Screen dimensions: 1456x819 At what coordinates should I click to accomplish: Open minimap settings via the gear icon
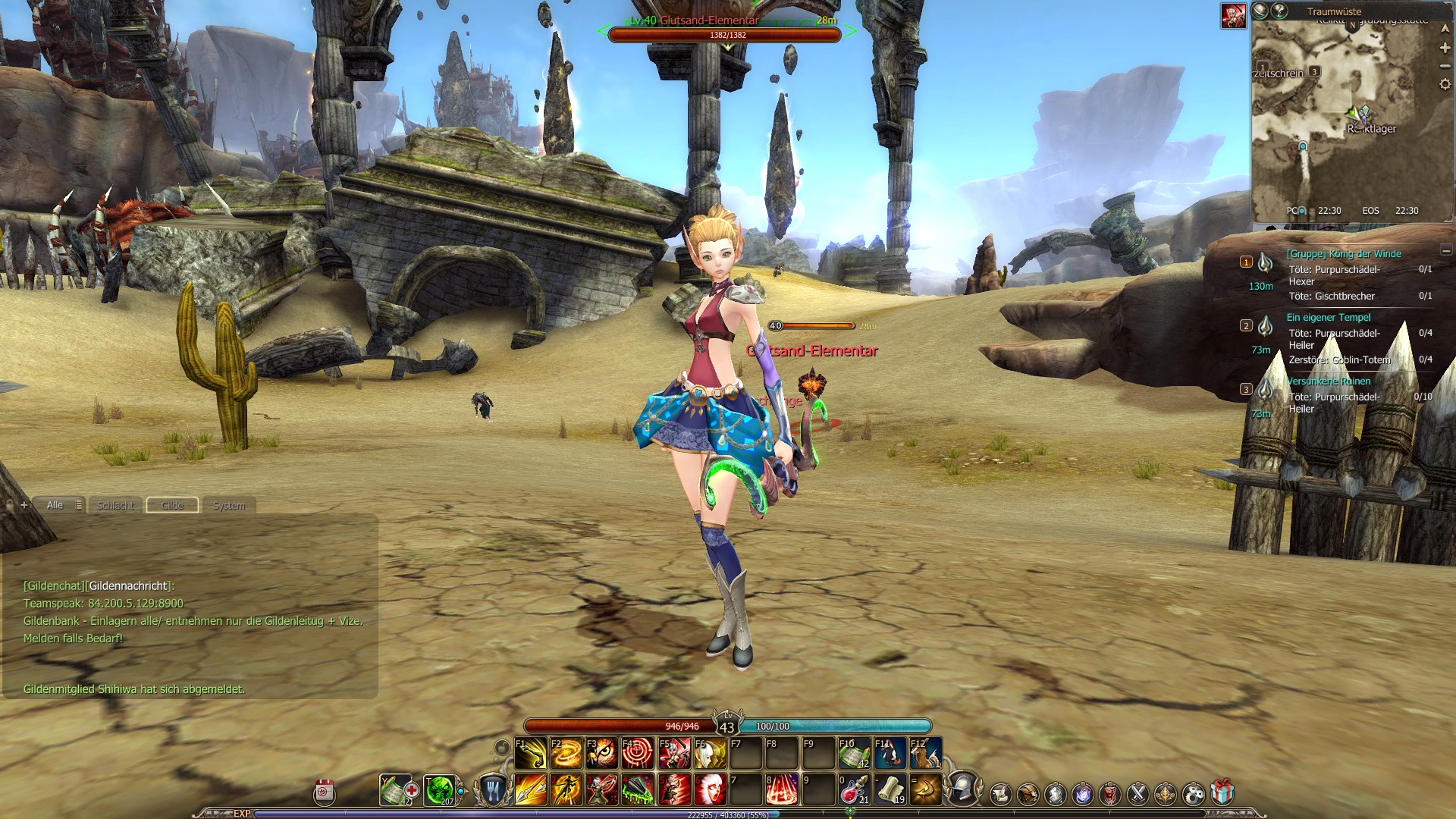click(1445, 84)
